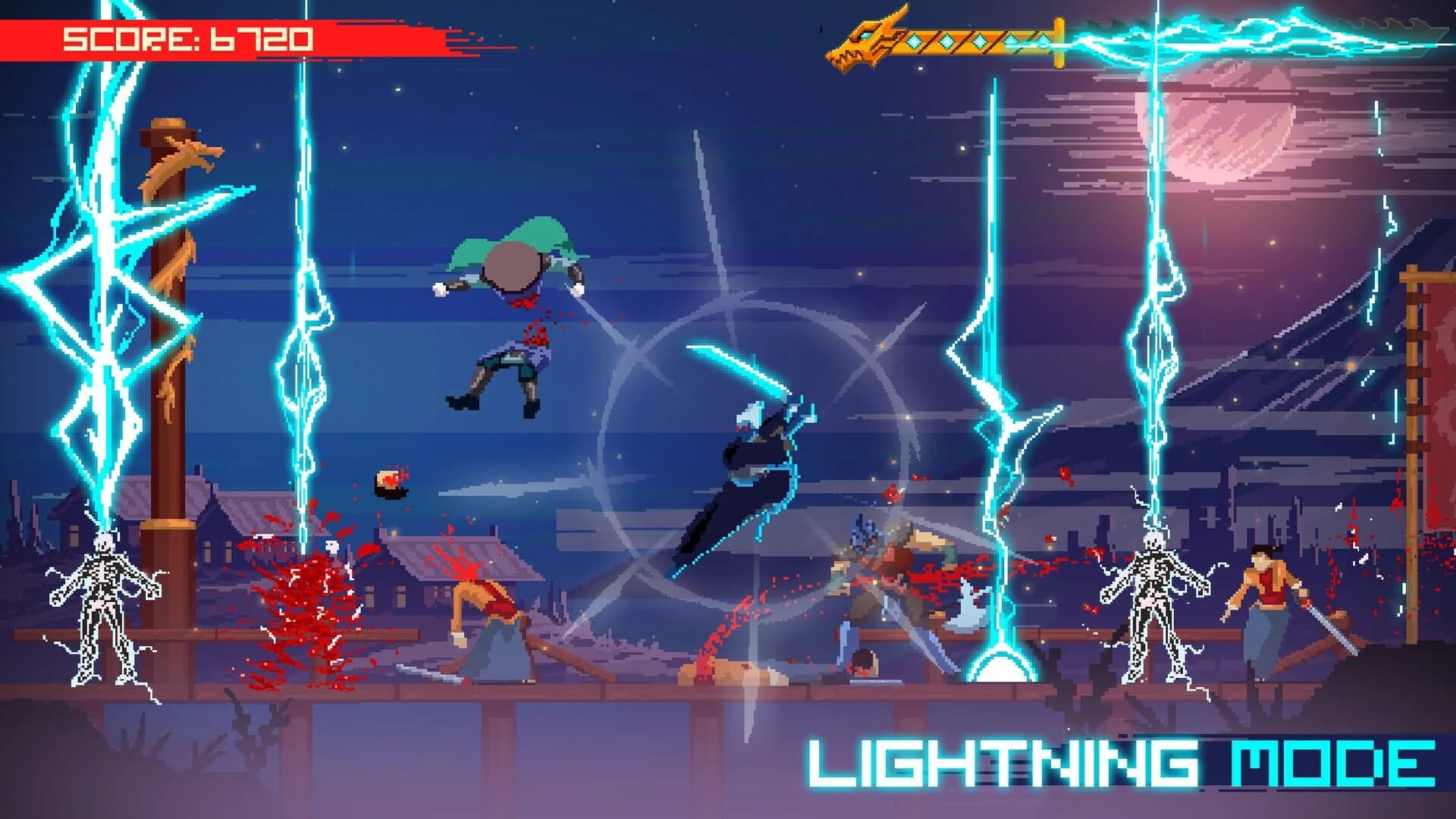The width and height of the screenshot is (1456, 819).
Task: Click the empty gem slot on the sword meter
Action: 1043,40
